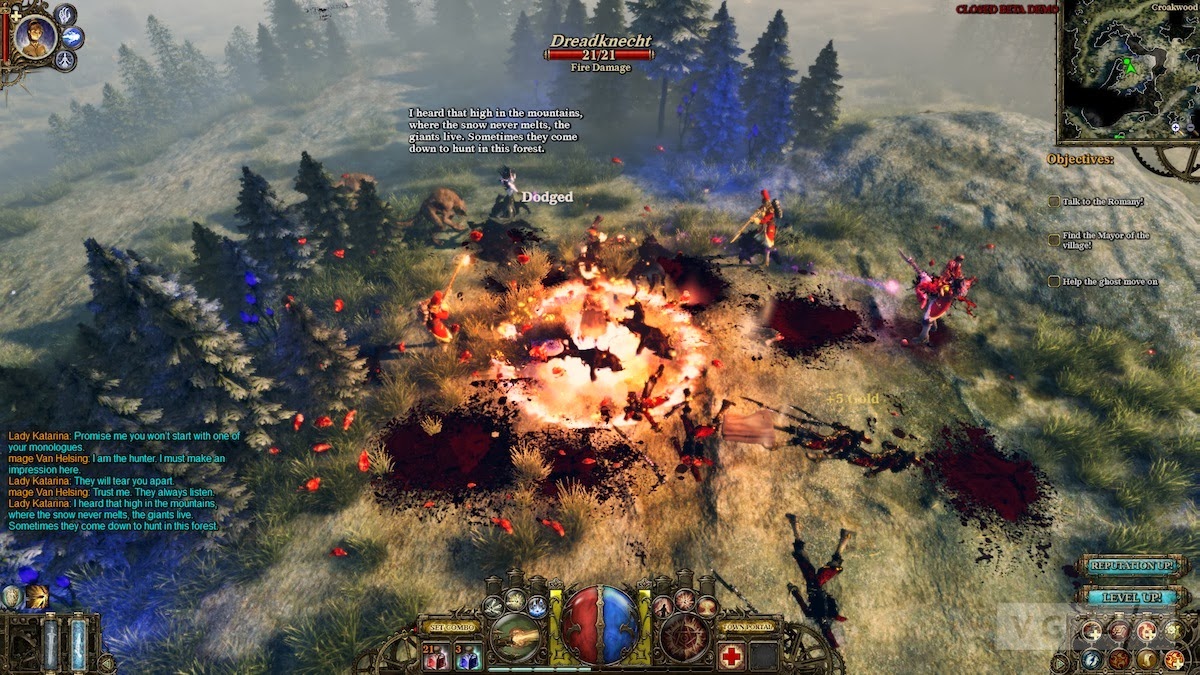1200x675 pixels.
Task: Select the Talk to the Romany objective
Action: coord(1095,202)
